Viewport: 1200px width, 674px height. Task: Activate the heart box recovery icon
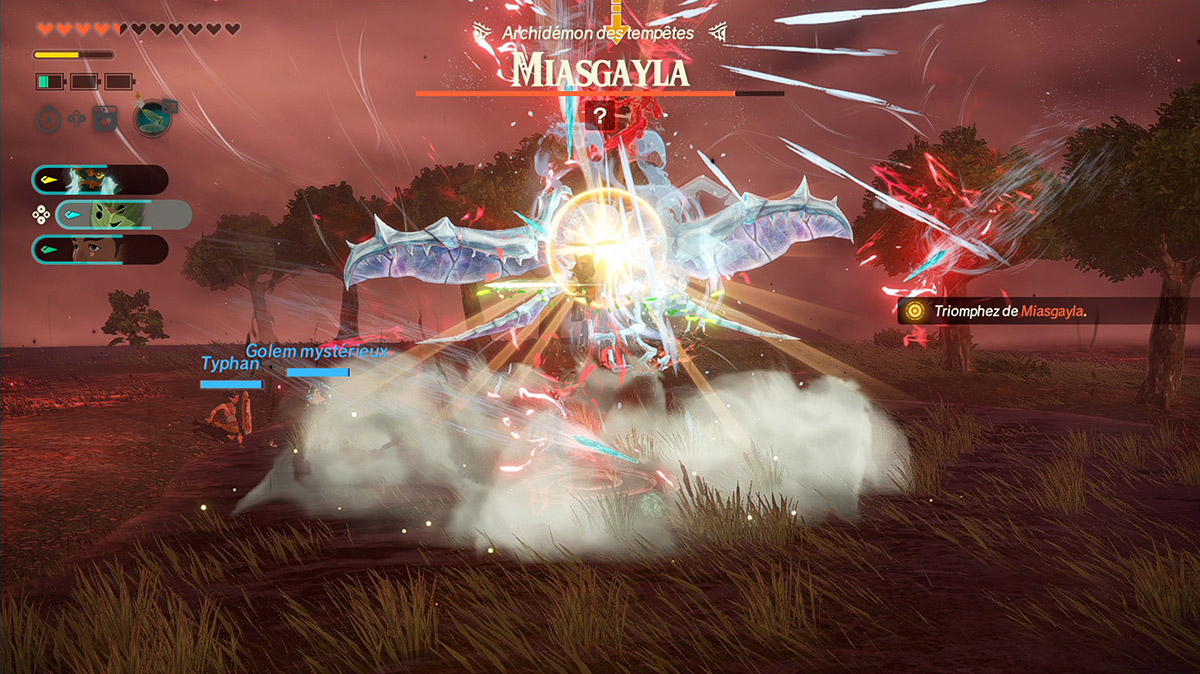104,119
